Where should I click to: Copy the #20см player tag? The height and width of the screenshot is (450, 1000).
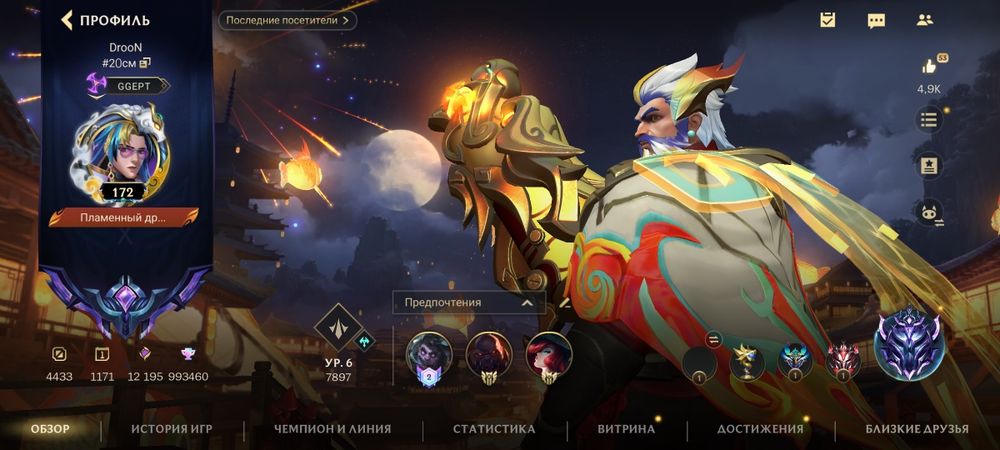pyautogui.click(x=145, y=63)
